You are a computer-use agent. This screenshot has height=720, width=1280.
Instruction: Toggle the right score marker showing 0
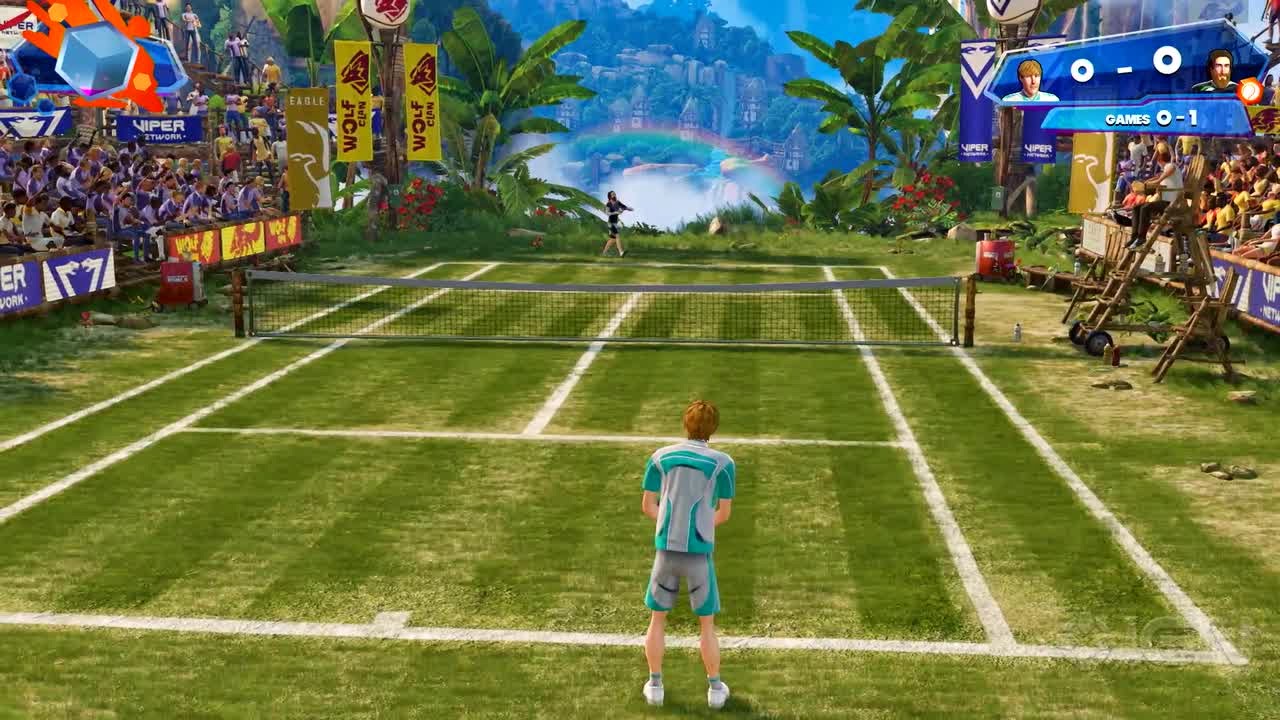(1165, 62)
